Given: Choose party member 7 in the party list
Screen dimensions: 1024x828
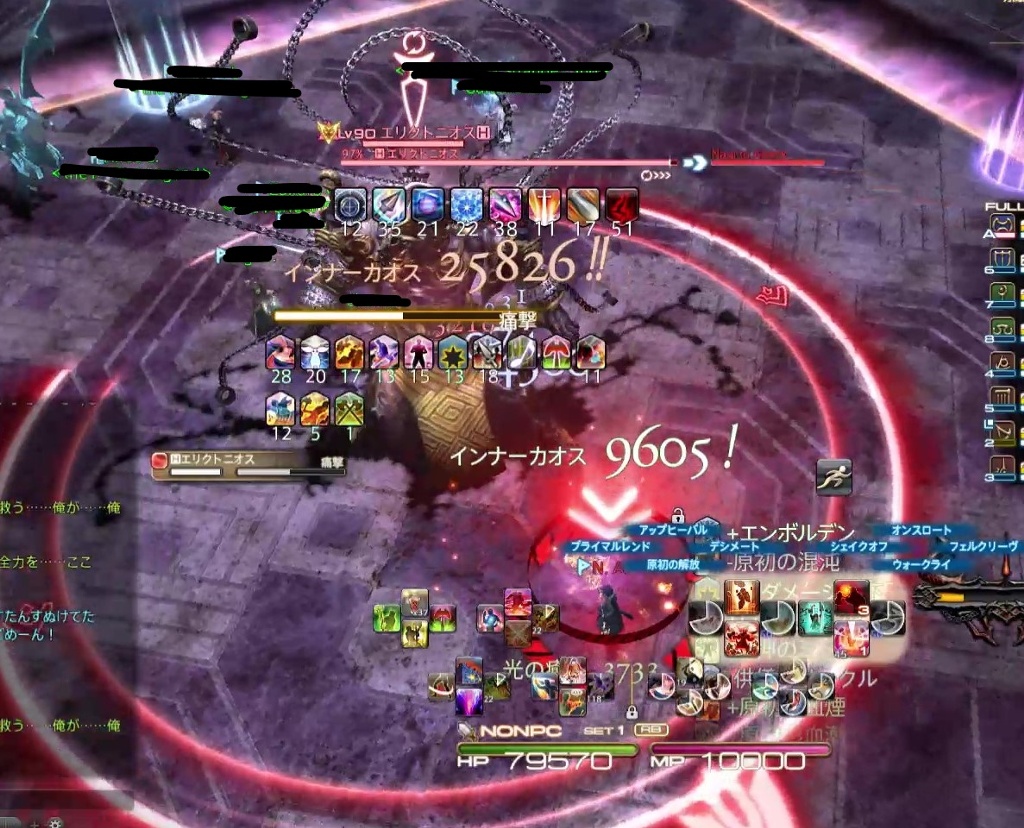Looking at the screenshot, I should (1003, 297).
